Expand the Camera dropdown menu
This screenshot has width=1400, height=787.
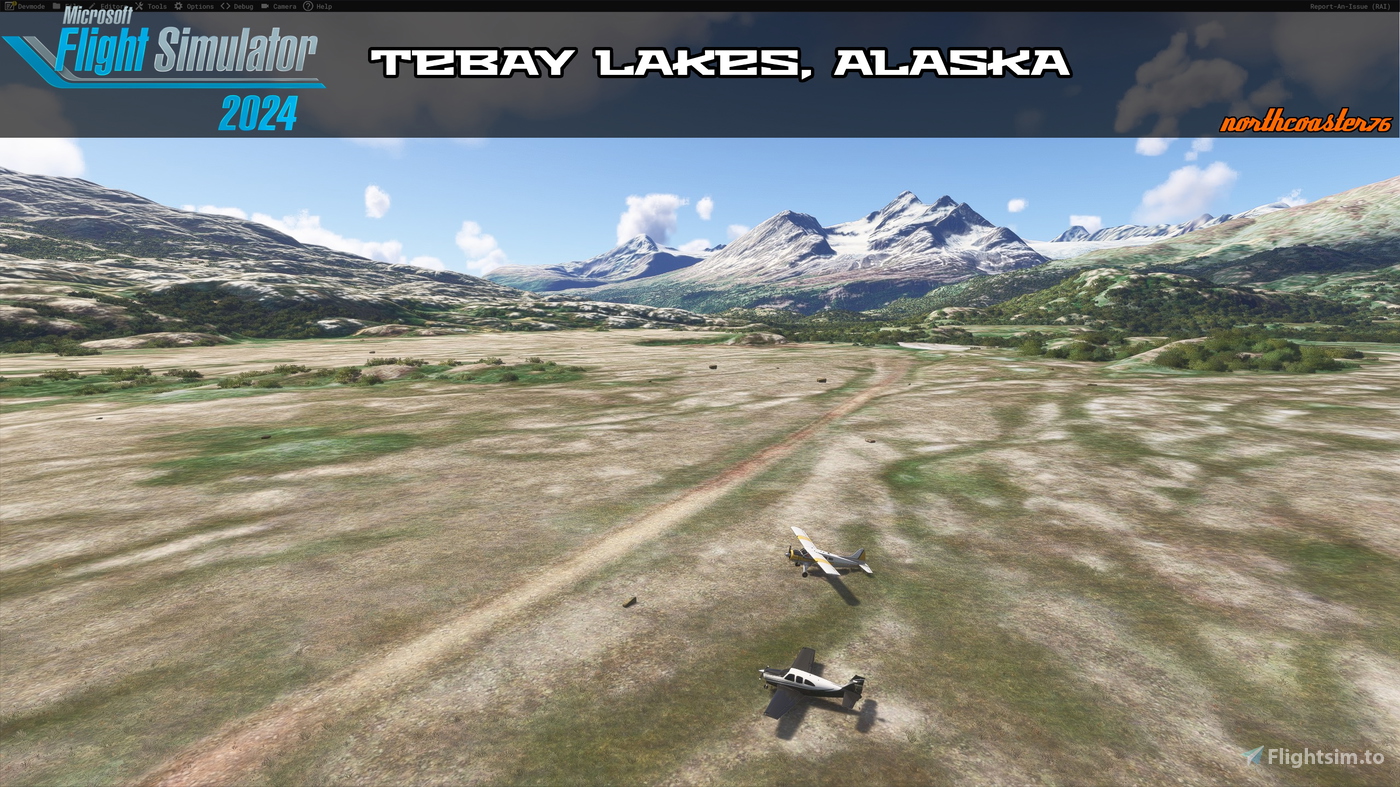(x=284, y=5)
